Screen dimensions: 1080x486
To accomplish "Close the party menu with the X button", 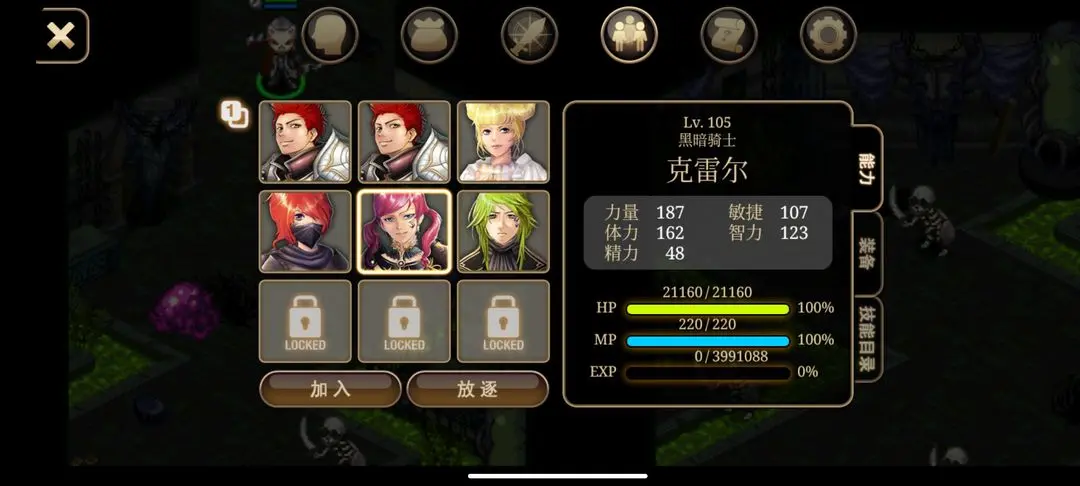I will coord(61,36).
